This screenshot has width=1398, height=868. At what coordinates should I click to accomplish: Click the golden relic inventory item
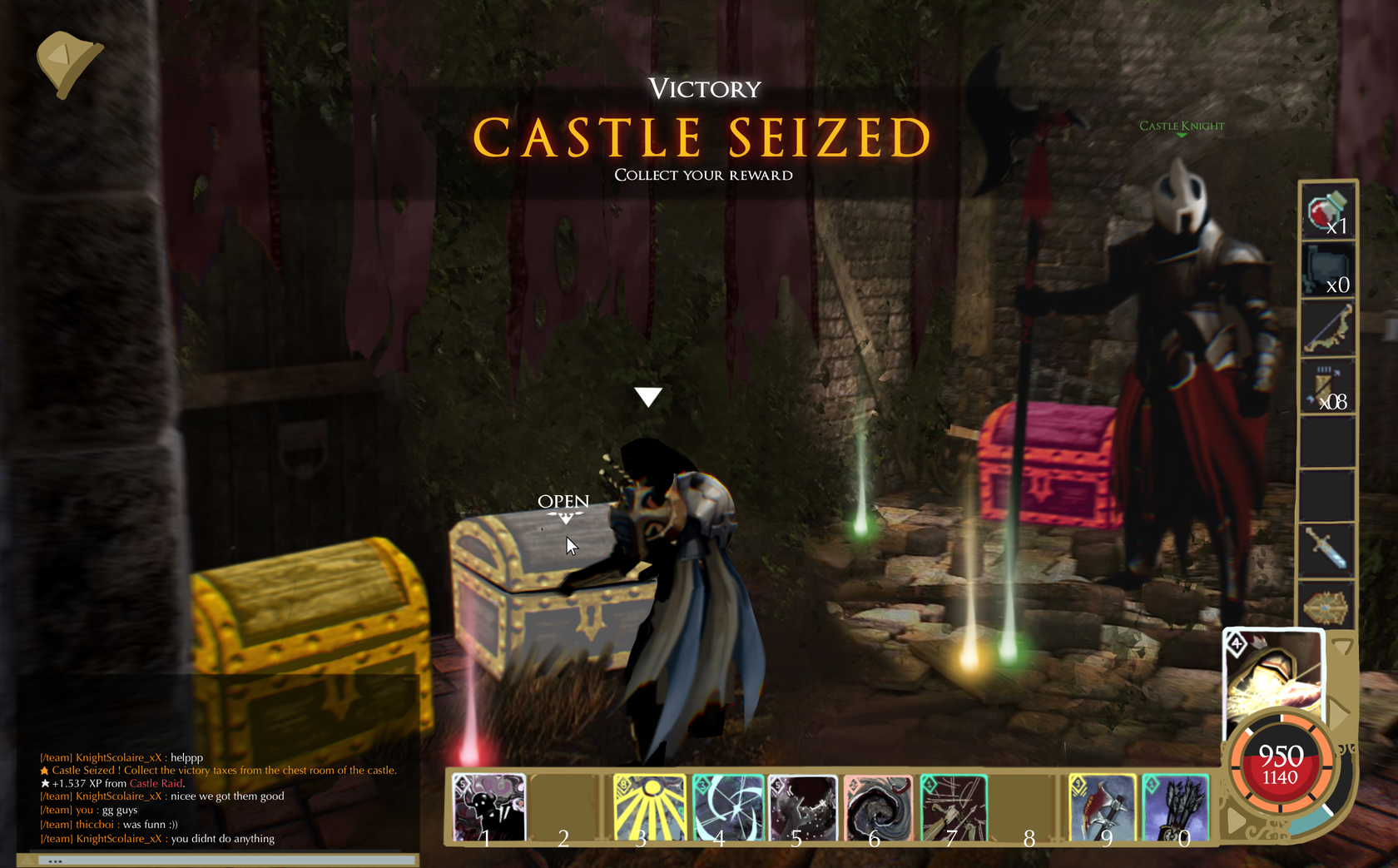click(1326, 608)
